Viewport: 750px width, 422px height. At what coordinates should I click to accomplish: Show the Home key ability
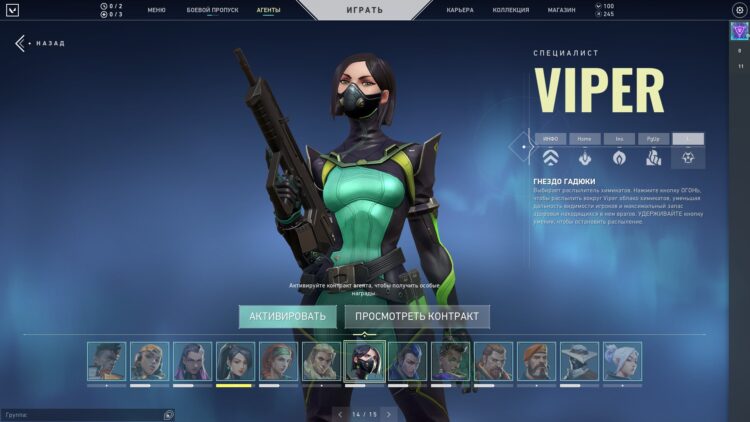[585, 139]
